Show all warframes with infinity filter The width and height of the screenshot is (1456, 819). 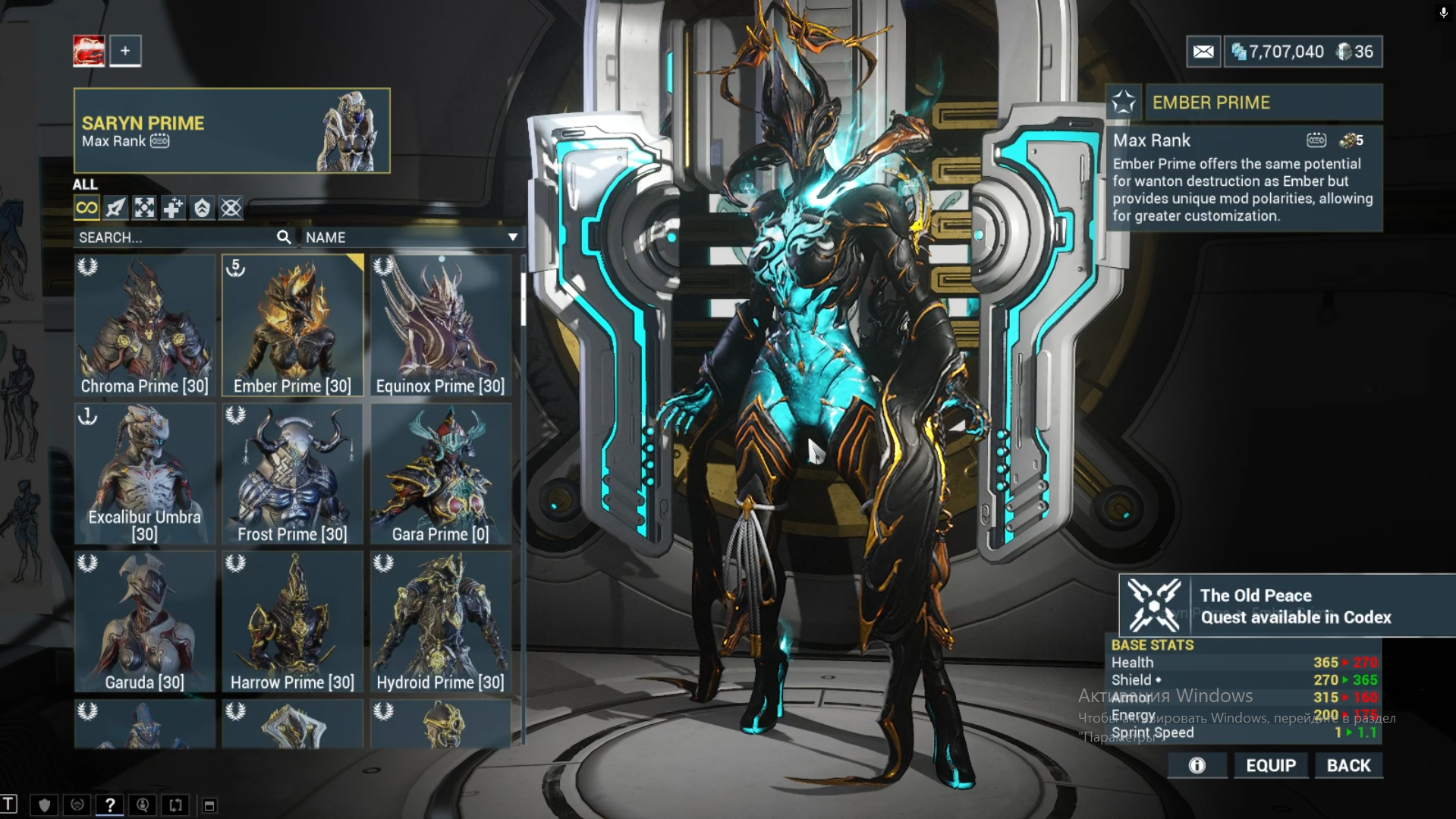click(x=86, y=208)
